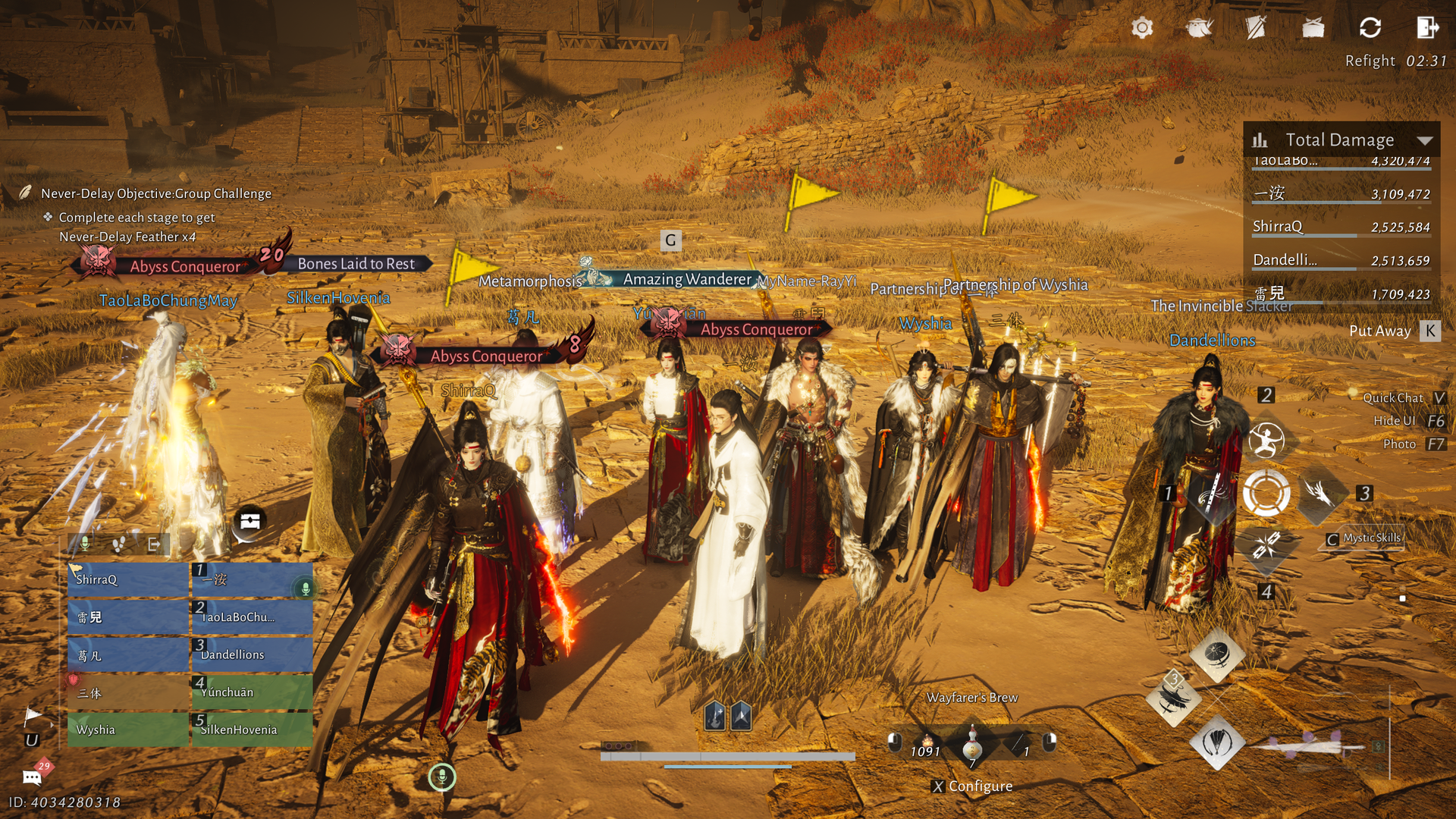The height and width of the screenshot is (819, 1456).
Task: Leave the challenge via exit door icon
Action: 1427,28
